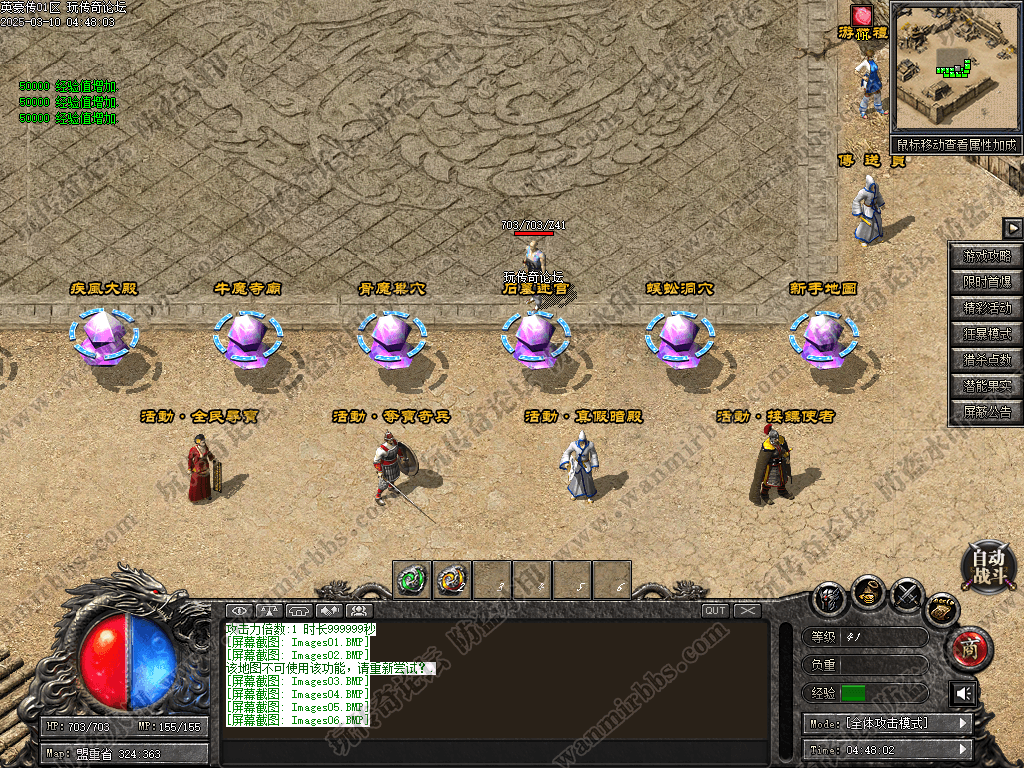Open the 游戏攻略 game guide menu

pos(987,256)
